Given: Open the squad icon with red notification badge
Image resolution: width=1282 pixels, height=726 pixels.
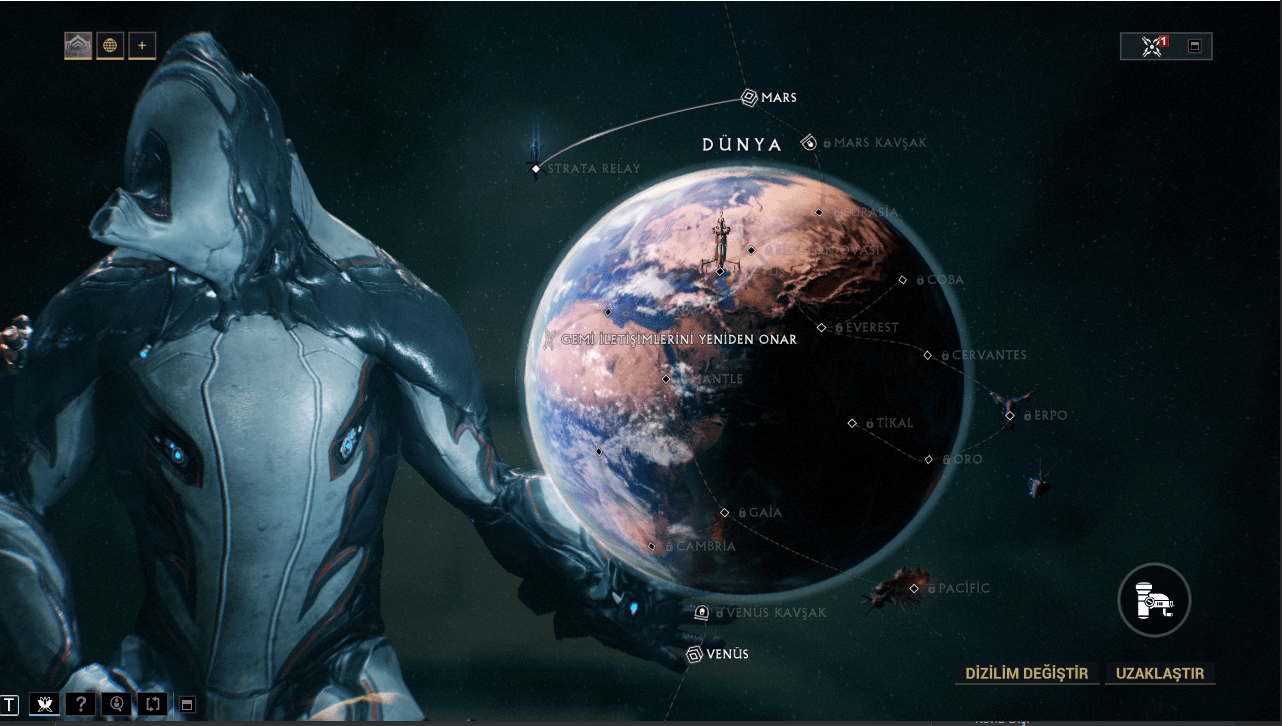Looking at the screenshot, I should tap(1153, 46).
